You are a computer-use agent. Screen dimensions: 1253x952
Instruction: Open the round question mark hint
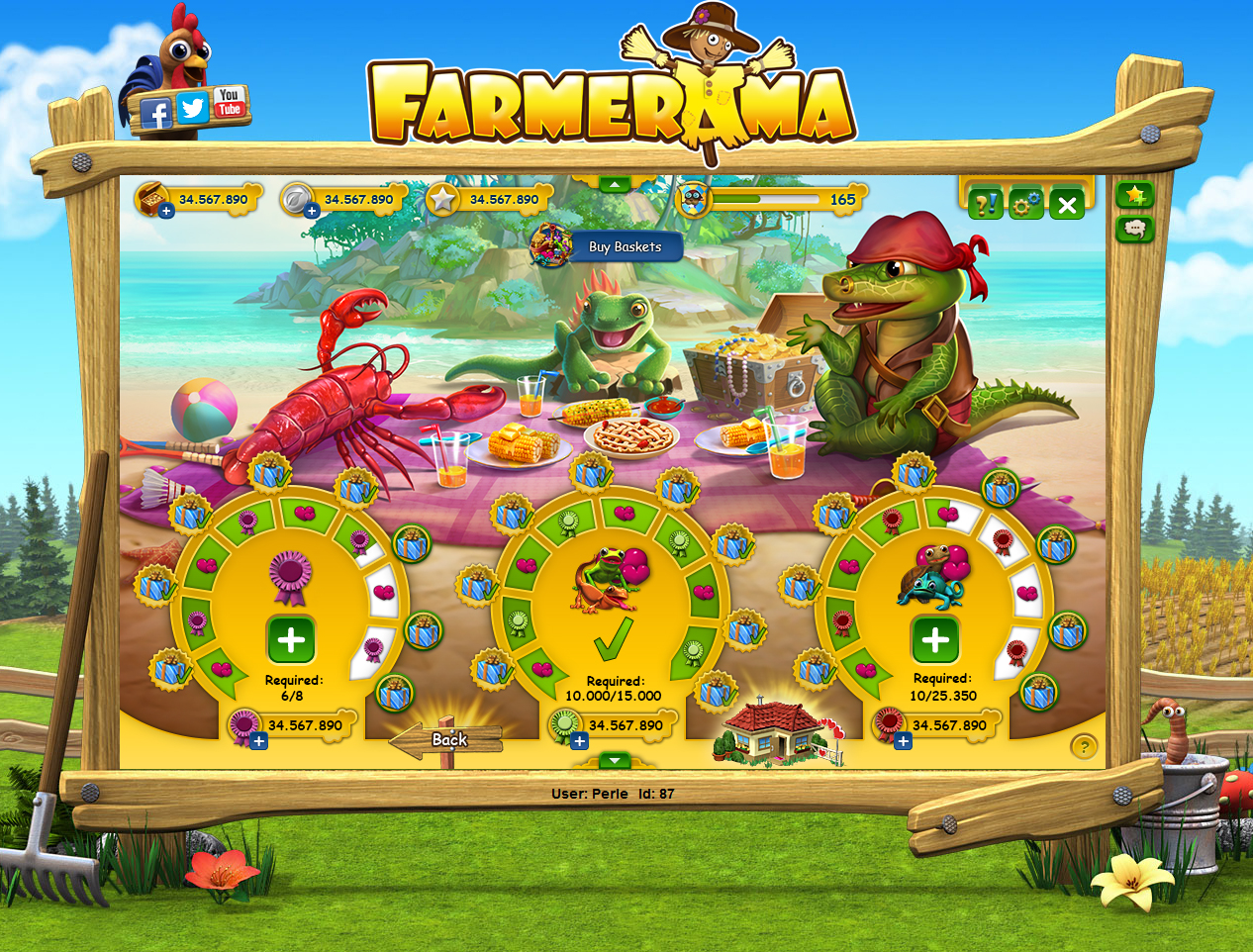(1084, 746)
